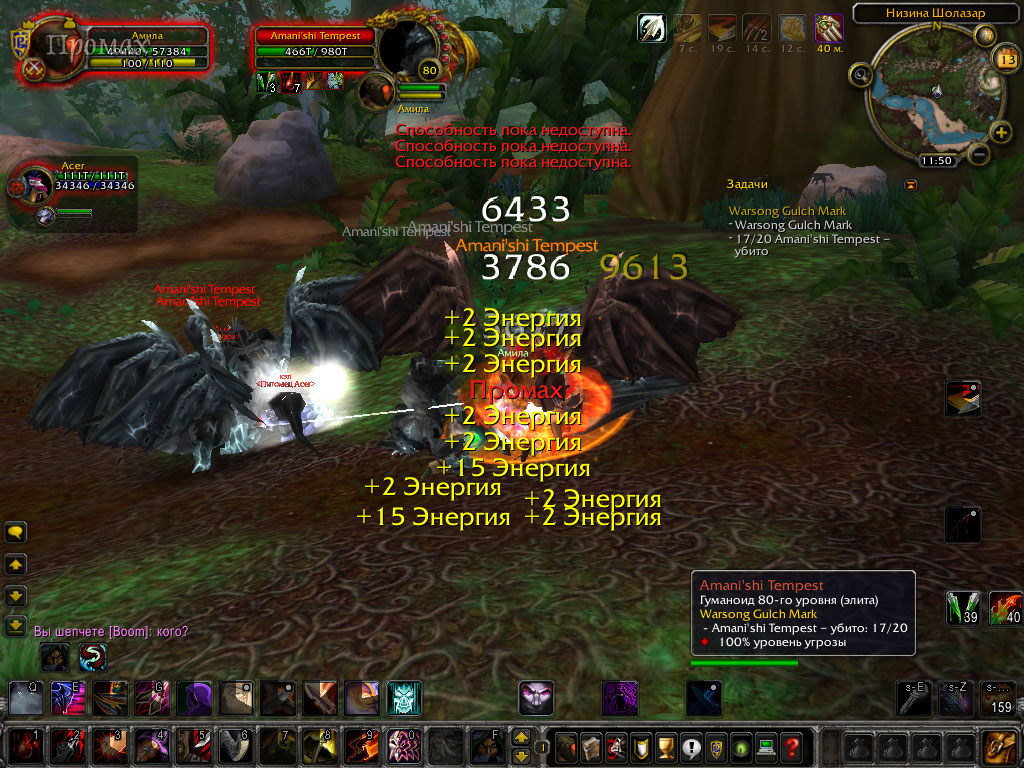Activate the glowing skull ability icon
Image resolution: width=1024 pixels, height=768 pixels.
point(405,698)
